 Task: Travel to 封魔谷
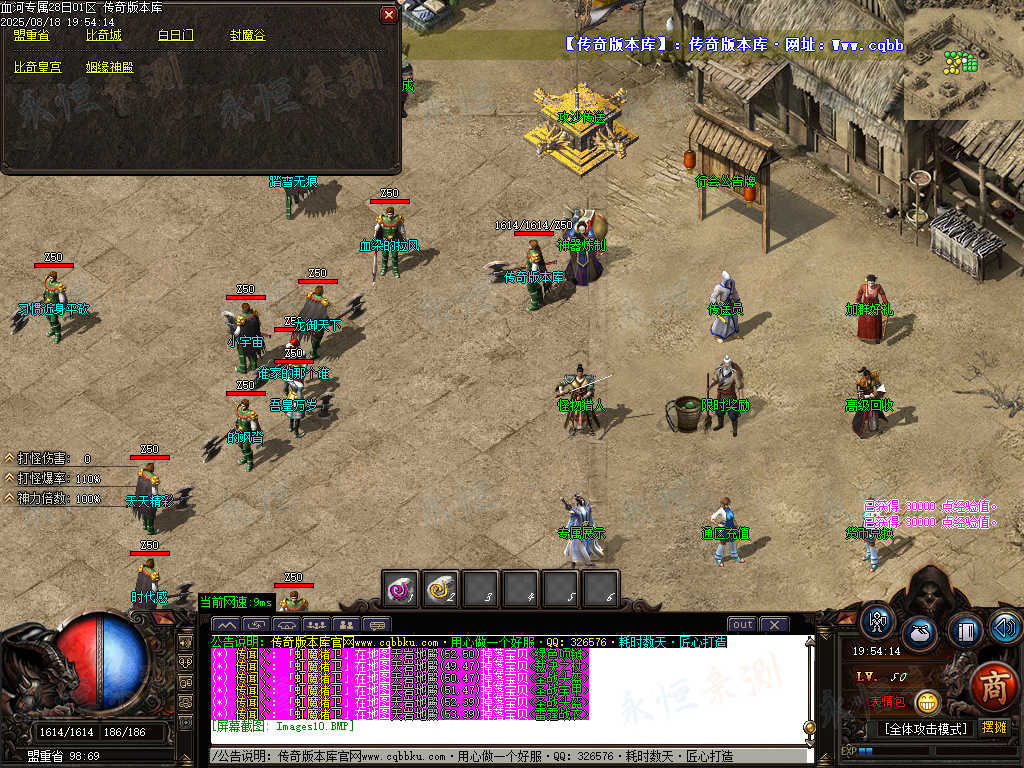coord(248,36)
